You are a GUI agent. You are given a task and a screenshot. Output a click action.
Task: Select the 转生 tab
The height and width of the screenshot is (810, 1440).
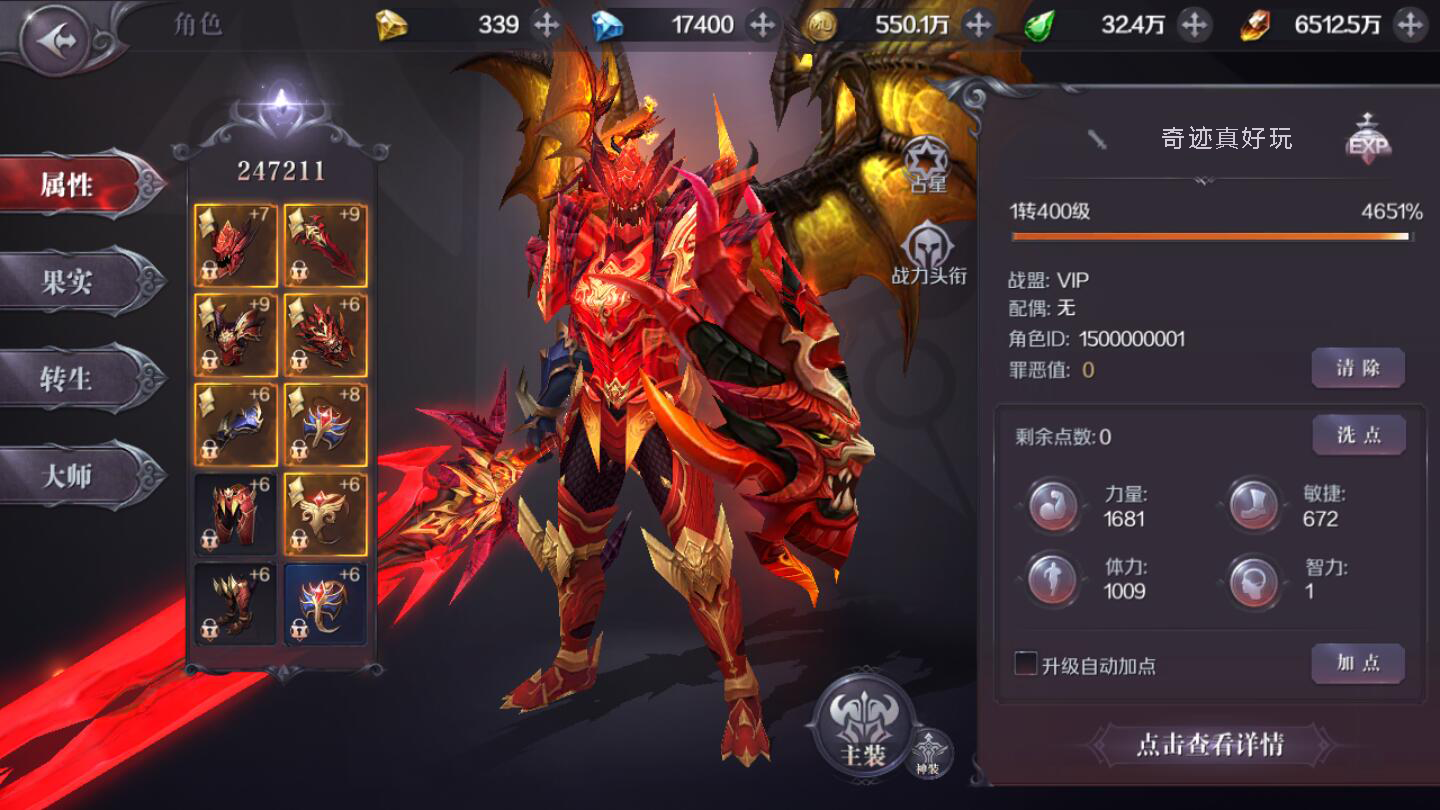point(68,379)
